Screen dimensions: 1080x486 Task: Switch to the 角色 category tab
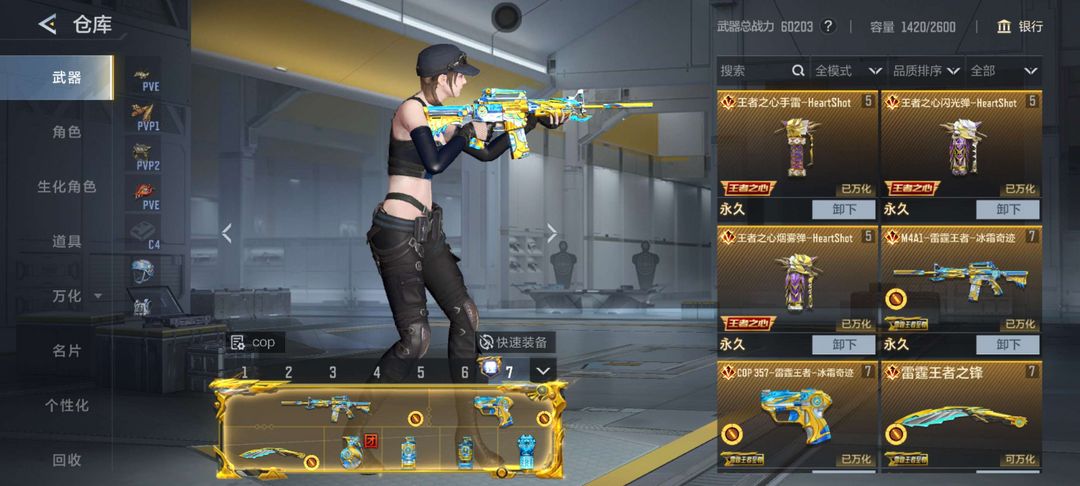coord(66,132)
